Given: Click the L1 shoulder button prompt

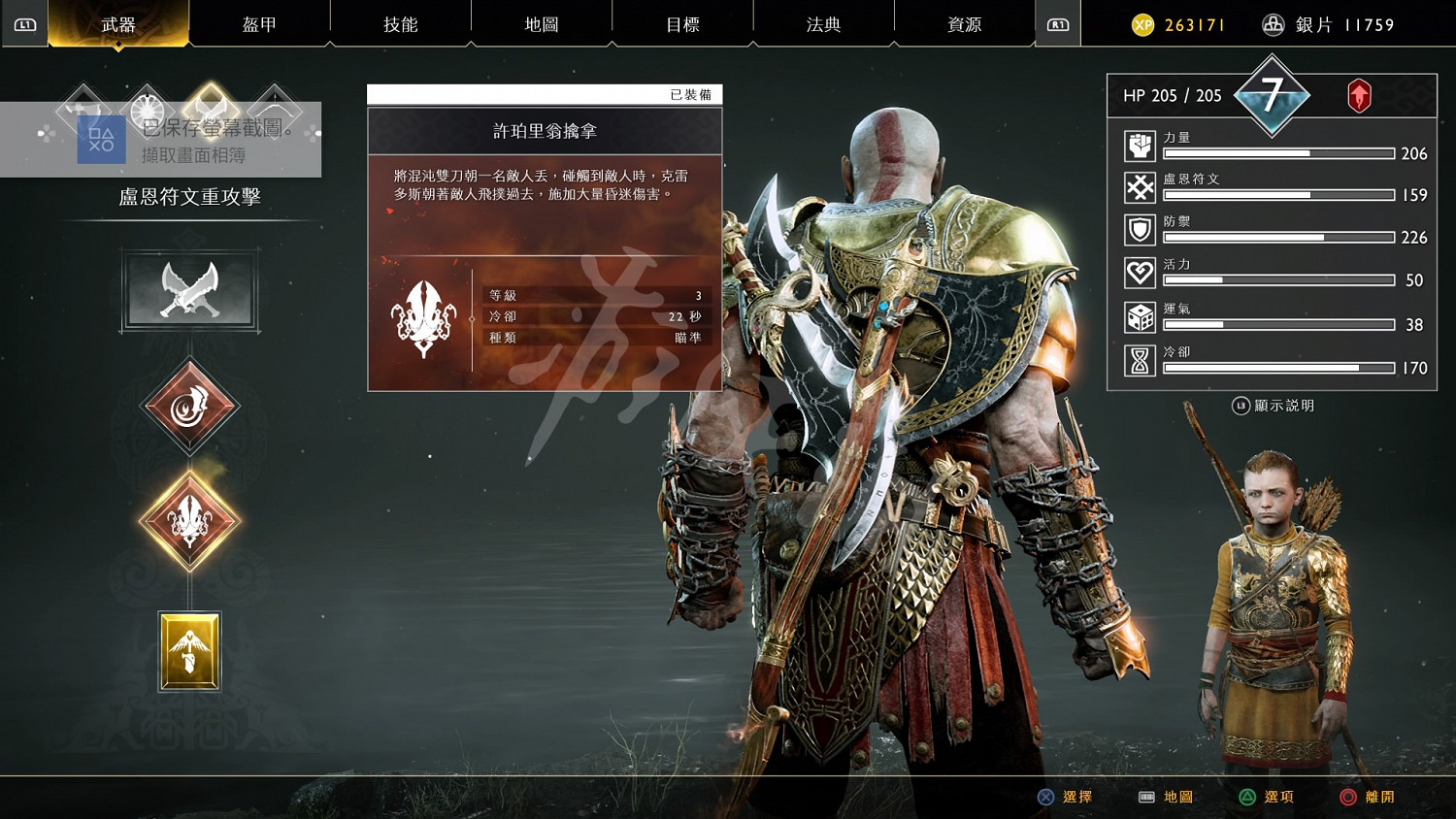Looking at the screenshot, I should [25, 24].
